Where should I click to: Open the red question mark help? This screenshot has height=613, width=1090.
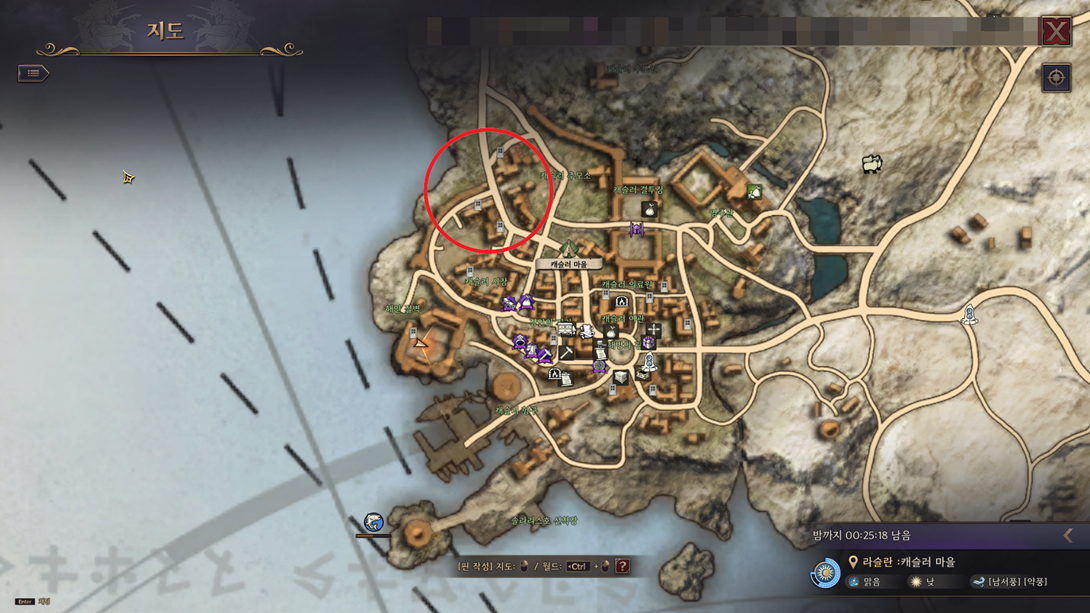tap(622, 566)
